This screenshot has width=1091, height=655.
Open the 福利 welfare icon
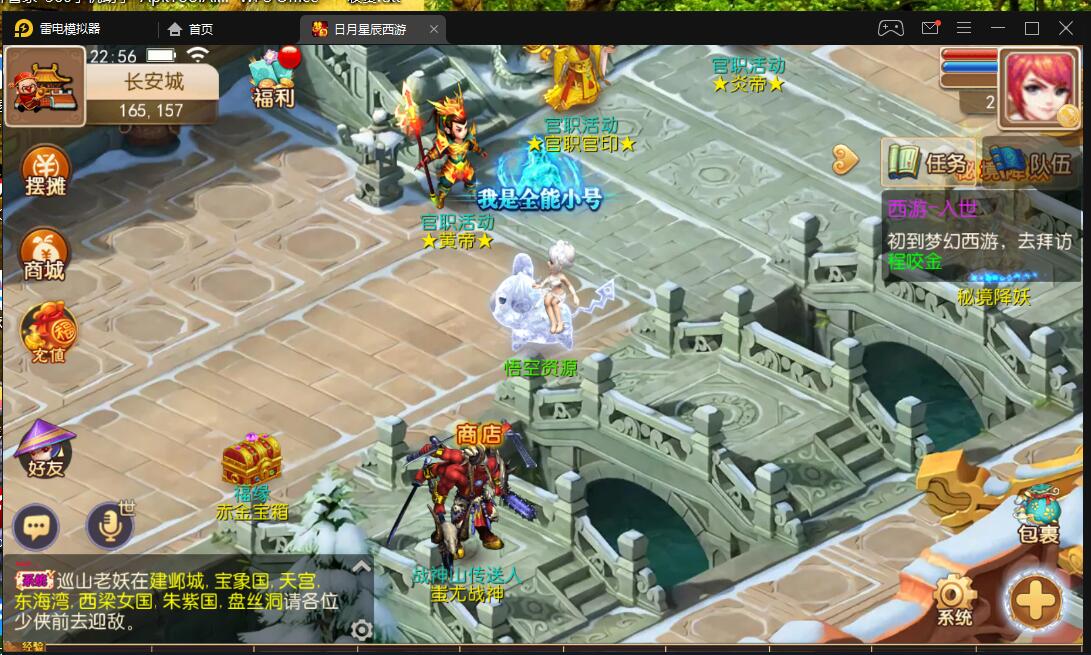point(273,78)
